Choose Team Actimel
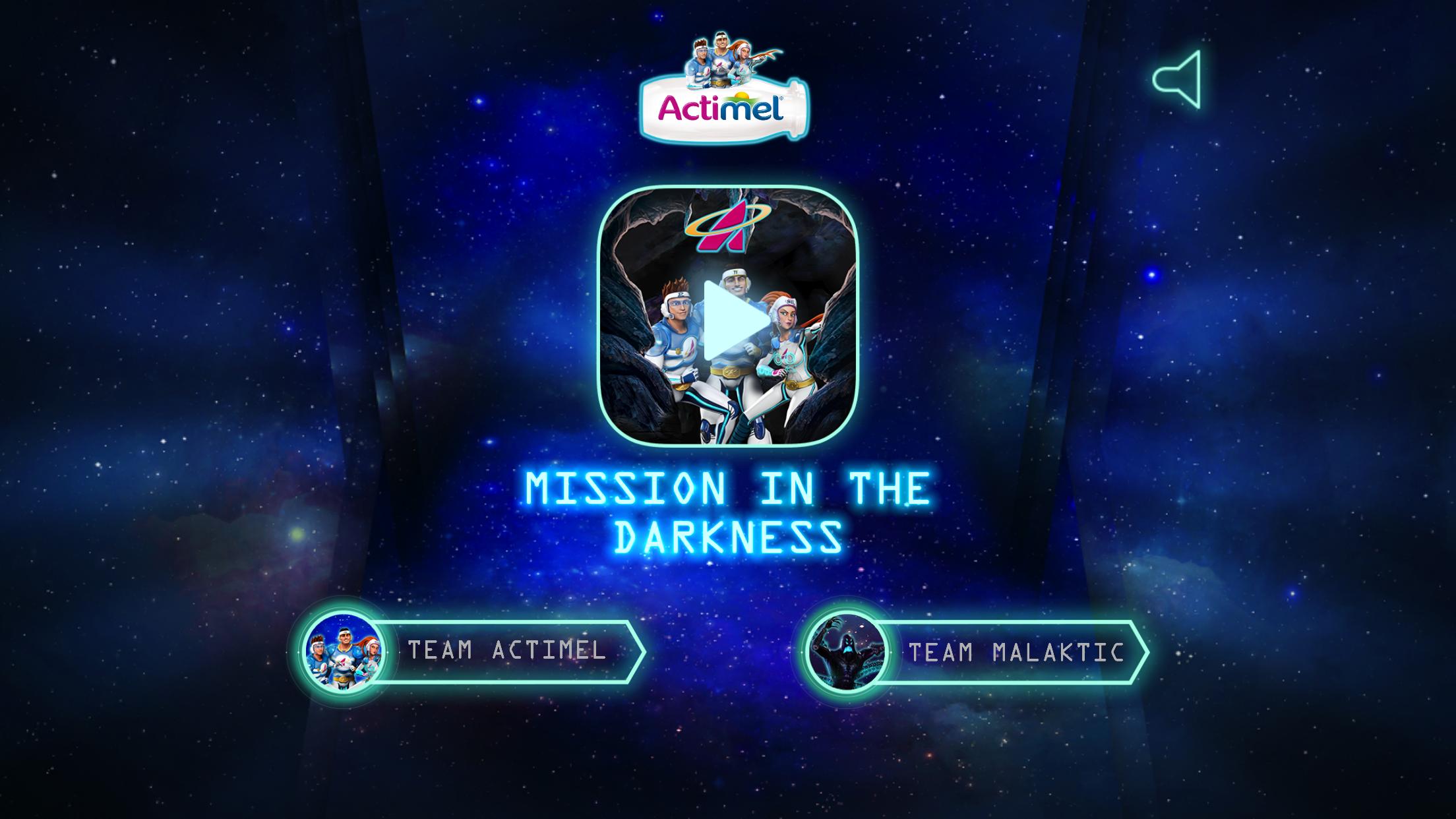This screenshot has width=1456, height=819. click(470, 652)
